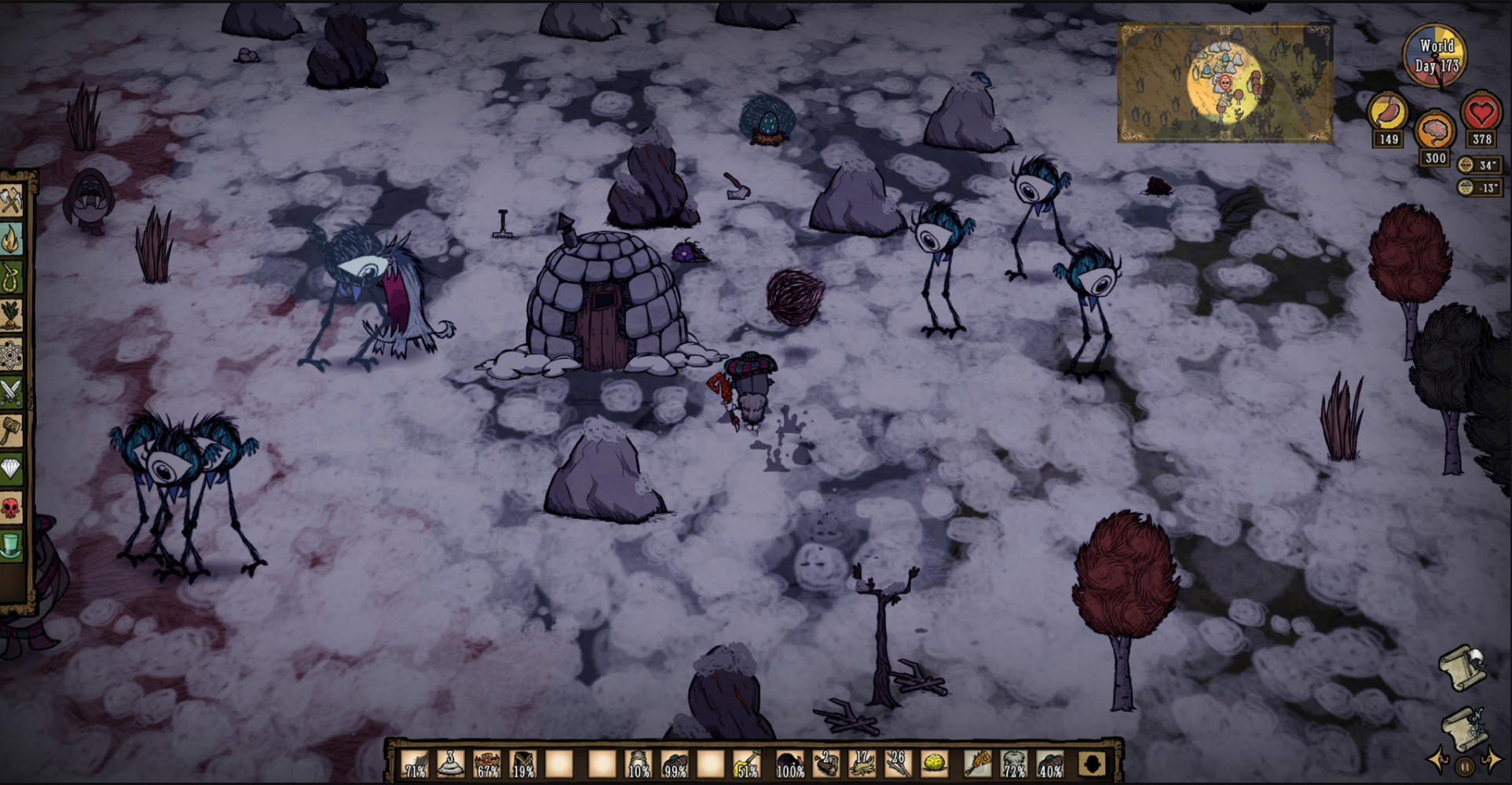Select the crown item slot at 67%
Image resolution: width=1512 pixels, height=785 pixels.
[487, 763]
